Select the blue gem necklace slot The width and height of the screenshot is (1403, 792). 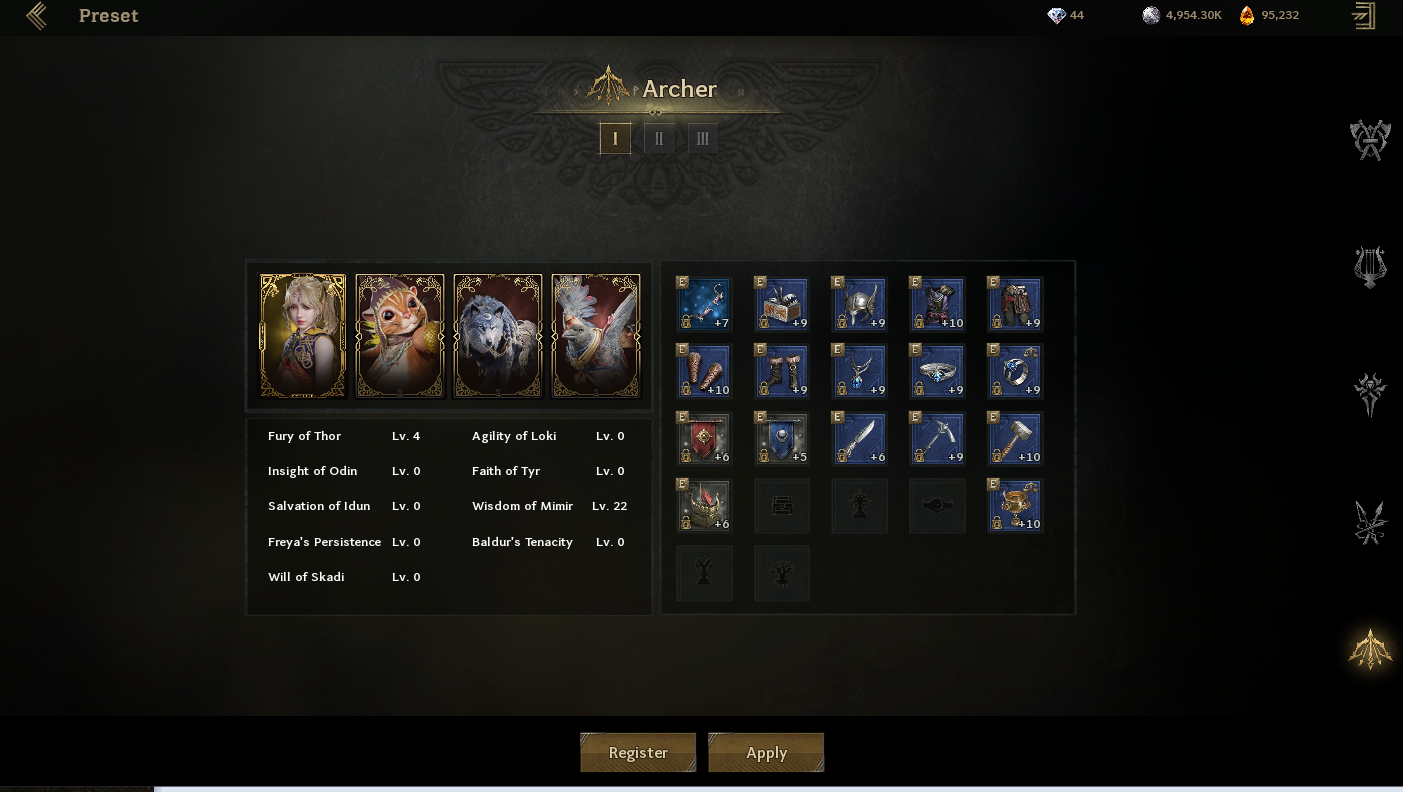pos(860,371)
